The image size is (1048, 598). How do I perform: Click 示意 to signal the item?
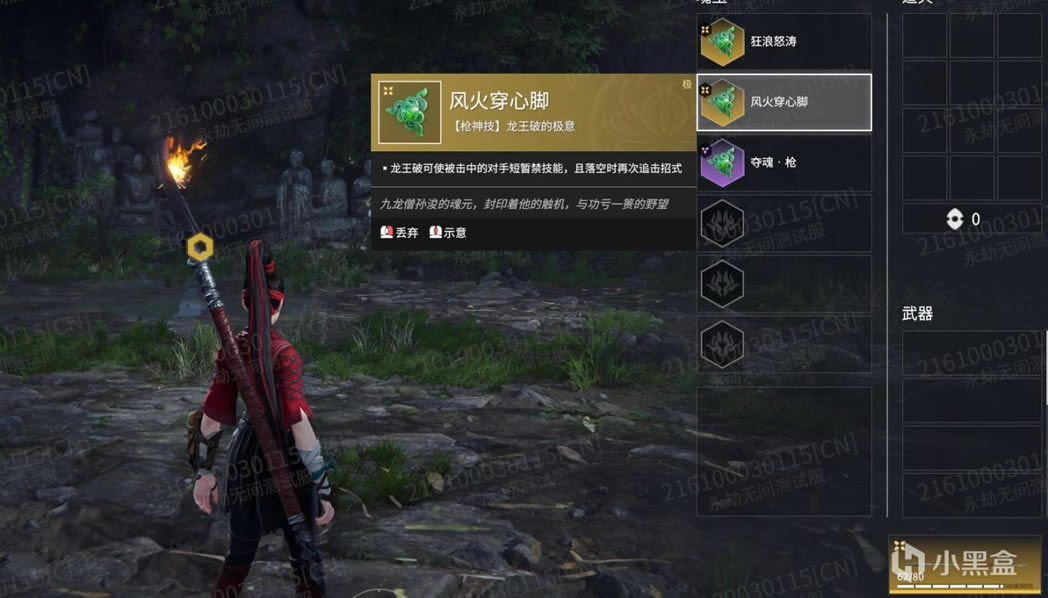click(448, 232)
